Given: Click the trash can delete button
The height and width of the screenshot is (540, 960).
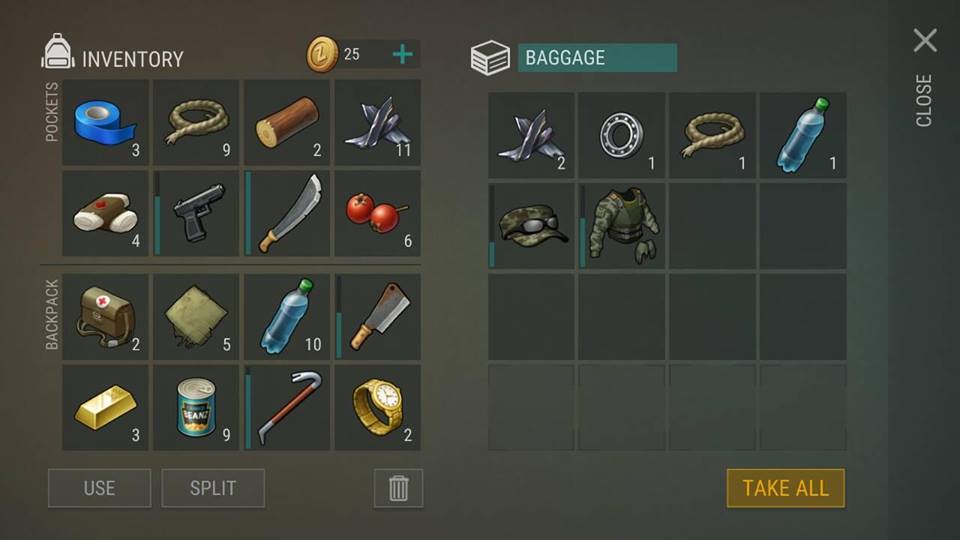Looking at the screenshot, I should 398,488.
